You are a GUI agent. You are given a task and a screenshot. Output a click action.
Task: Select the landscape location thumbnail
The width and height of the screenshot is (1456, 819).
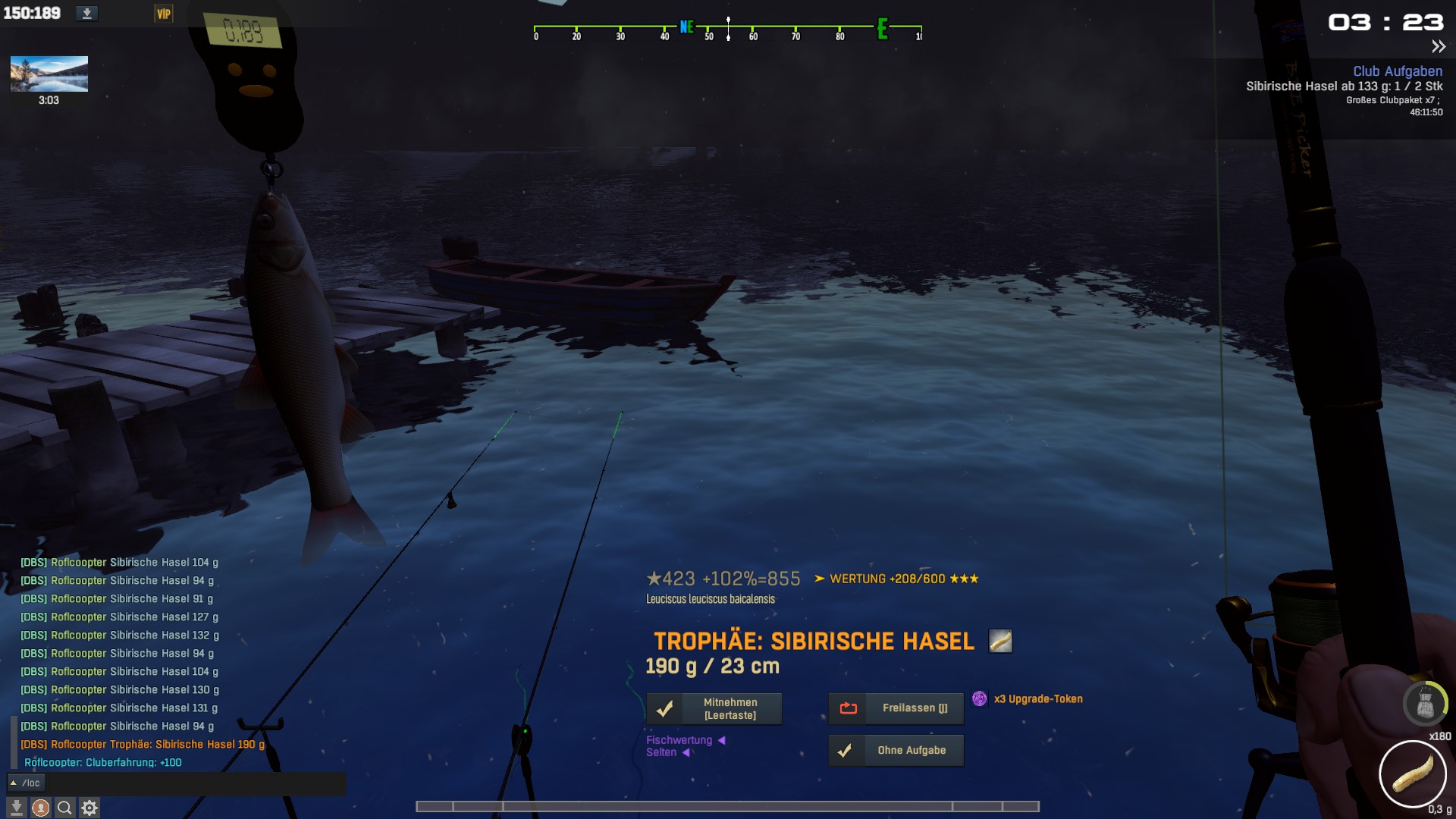49,74
